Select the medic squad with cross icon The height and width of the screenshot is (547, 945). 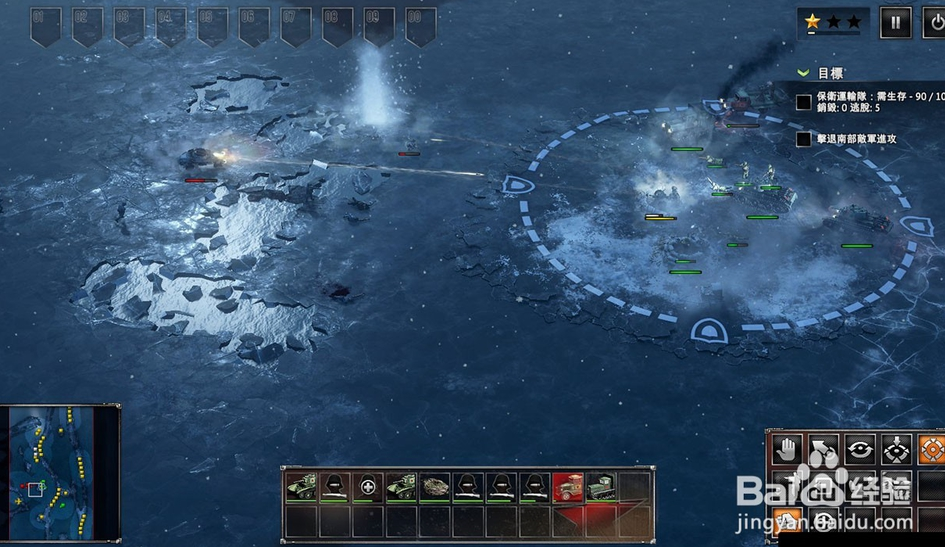369,487
